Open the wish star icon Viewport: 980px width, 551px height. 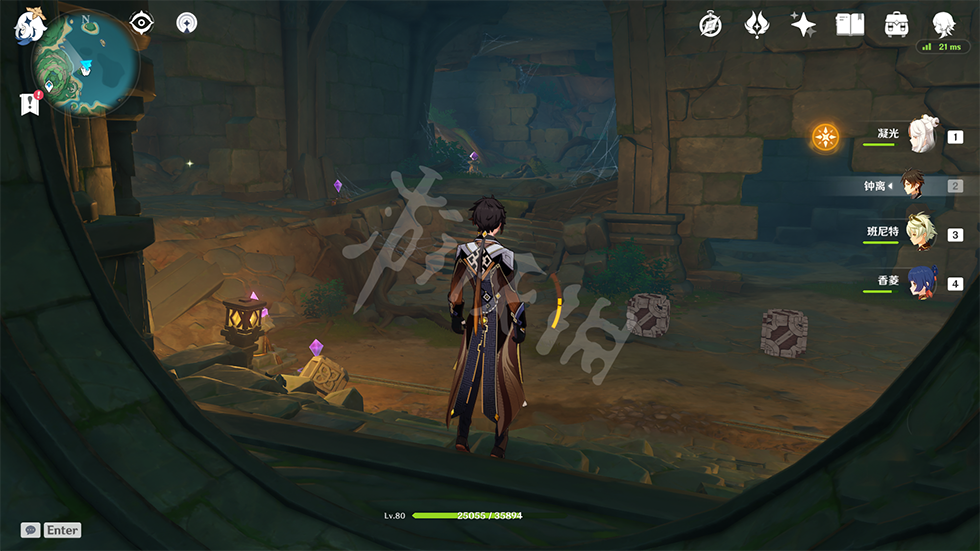(x=803, y=25)
